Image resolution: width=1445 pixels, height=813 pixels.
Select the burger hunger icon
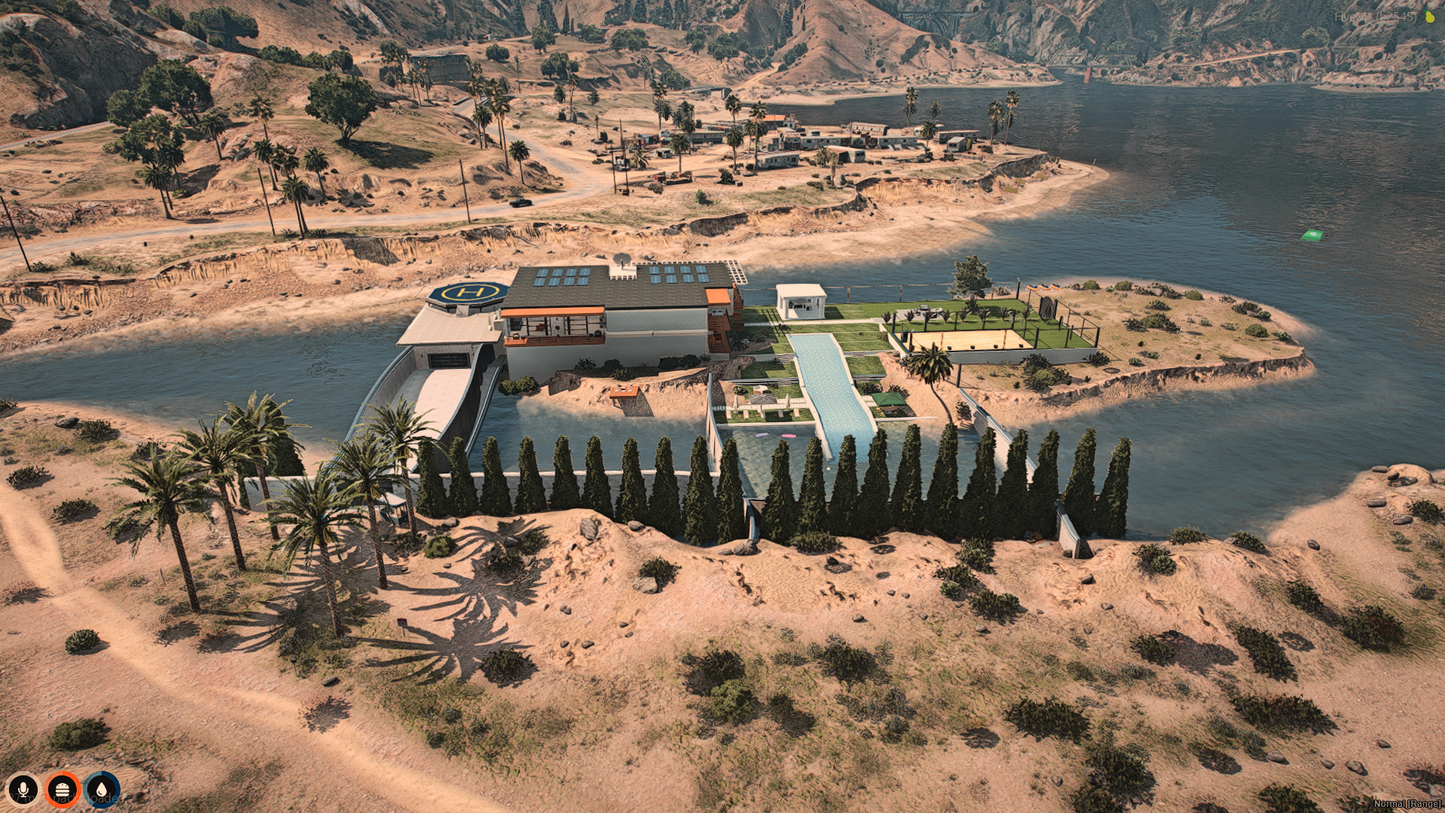(62, 790)
